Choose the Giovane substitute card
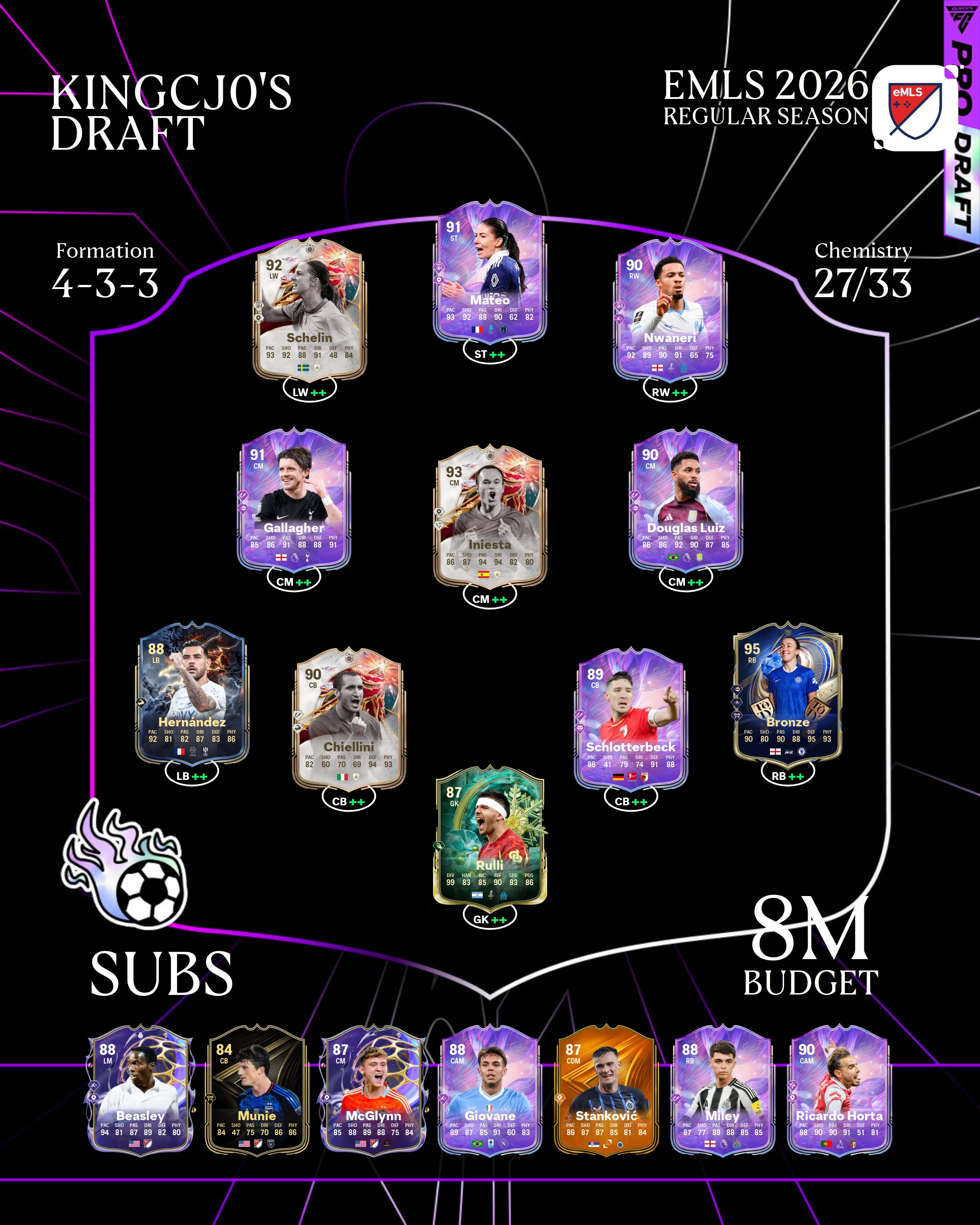The width and height of the screenshot is (980, 1225). (490, 1090)
